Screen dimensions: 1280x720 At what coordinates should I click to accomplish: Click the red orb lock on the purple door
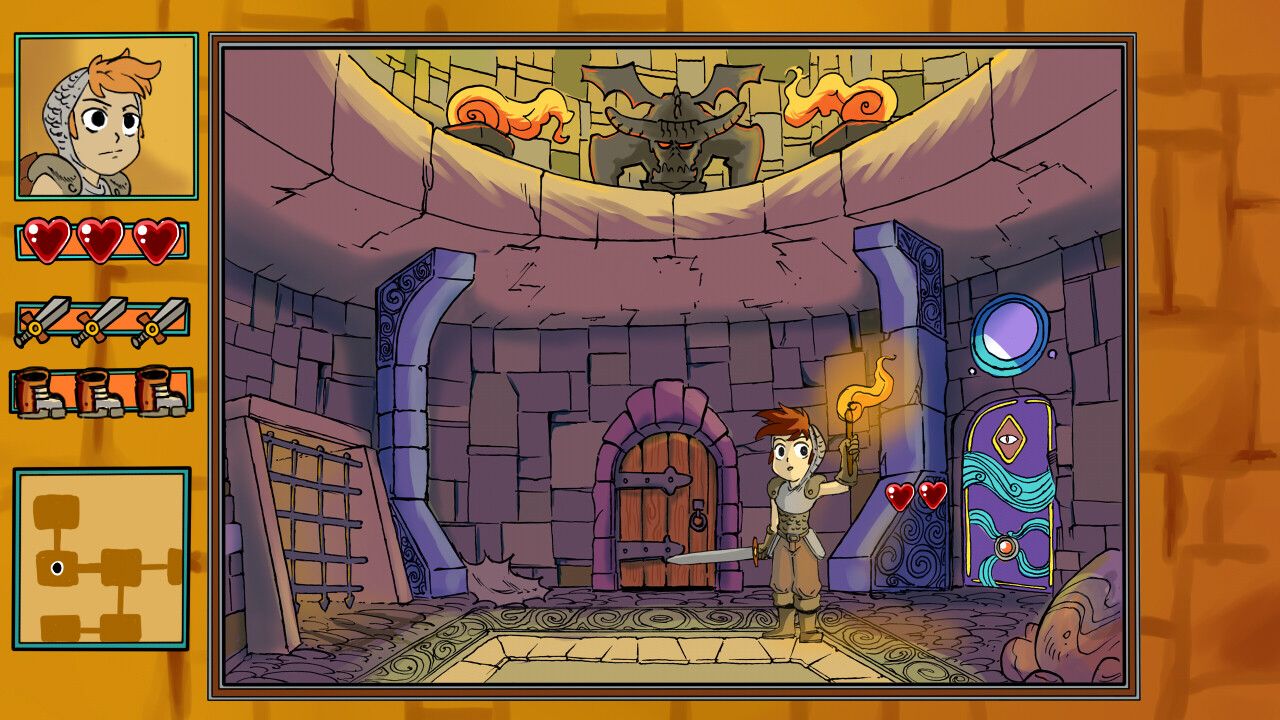point(1009,545)
